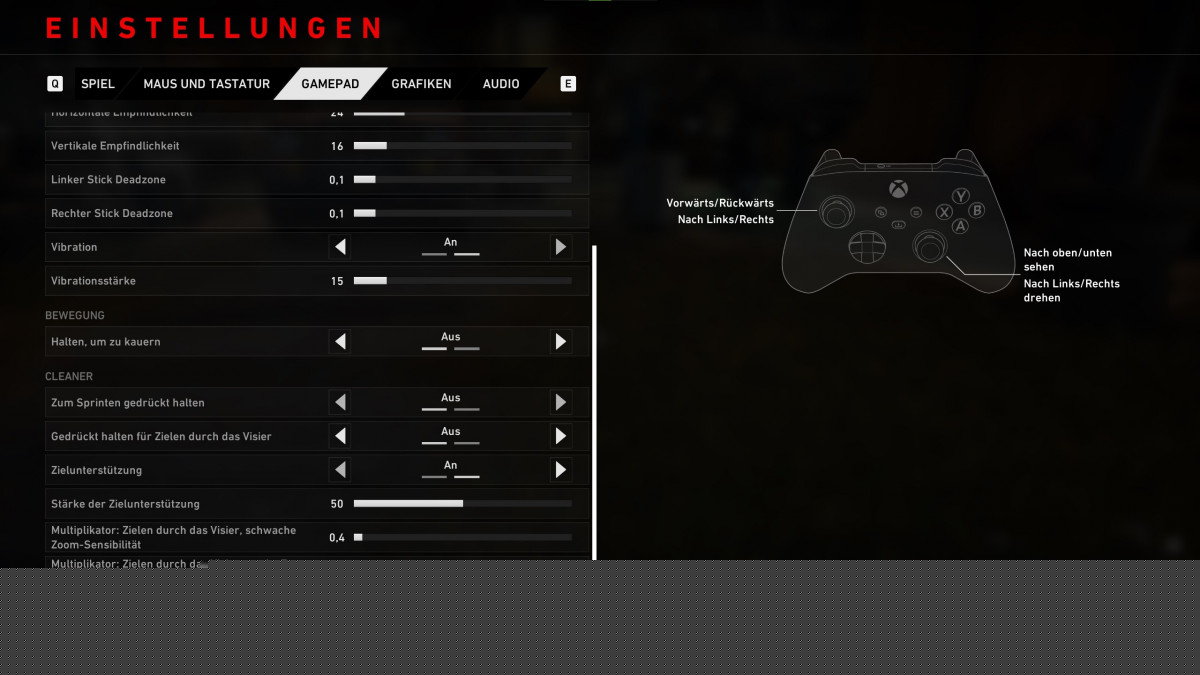Adjust Stärke der Zielunterstützung slider
The width and height of the screenshot is (1200, 675).
click(x=462, y=504)
